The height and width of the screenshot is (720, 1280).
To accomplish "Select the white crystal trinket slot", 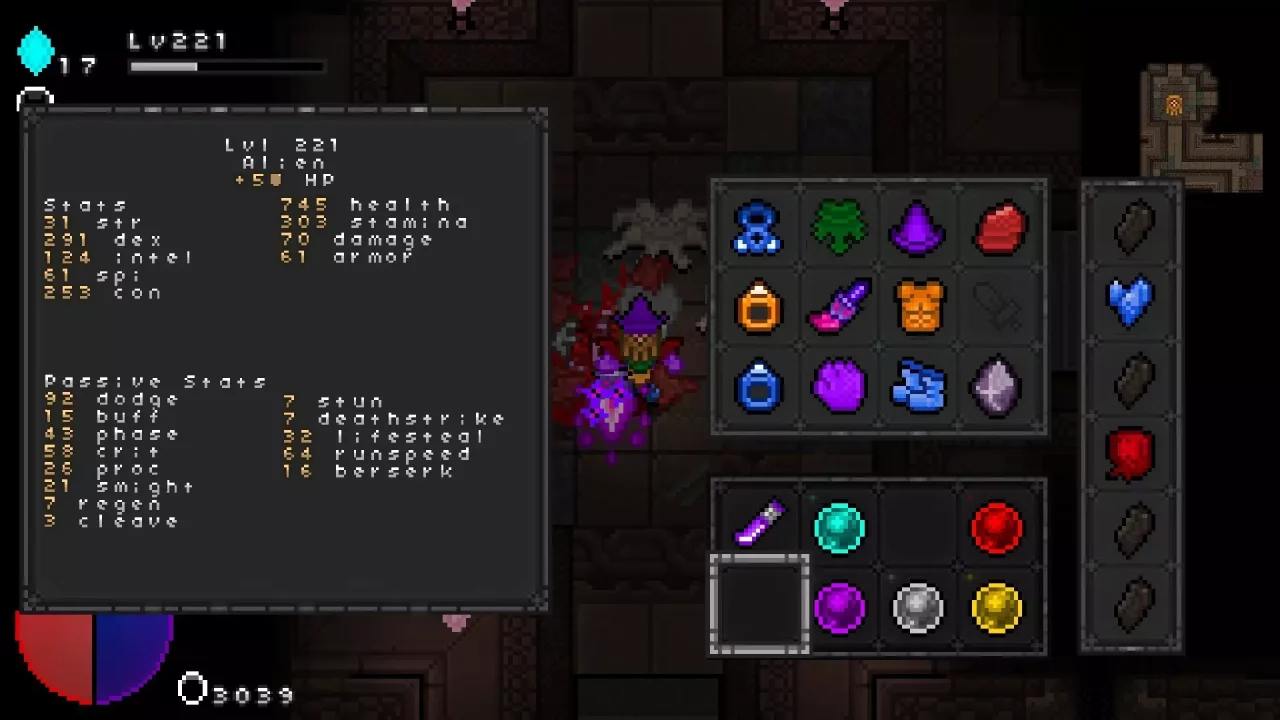I will tap(998, 387).
